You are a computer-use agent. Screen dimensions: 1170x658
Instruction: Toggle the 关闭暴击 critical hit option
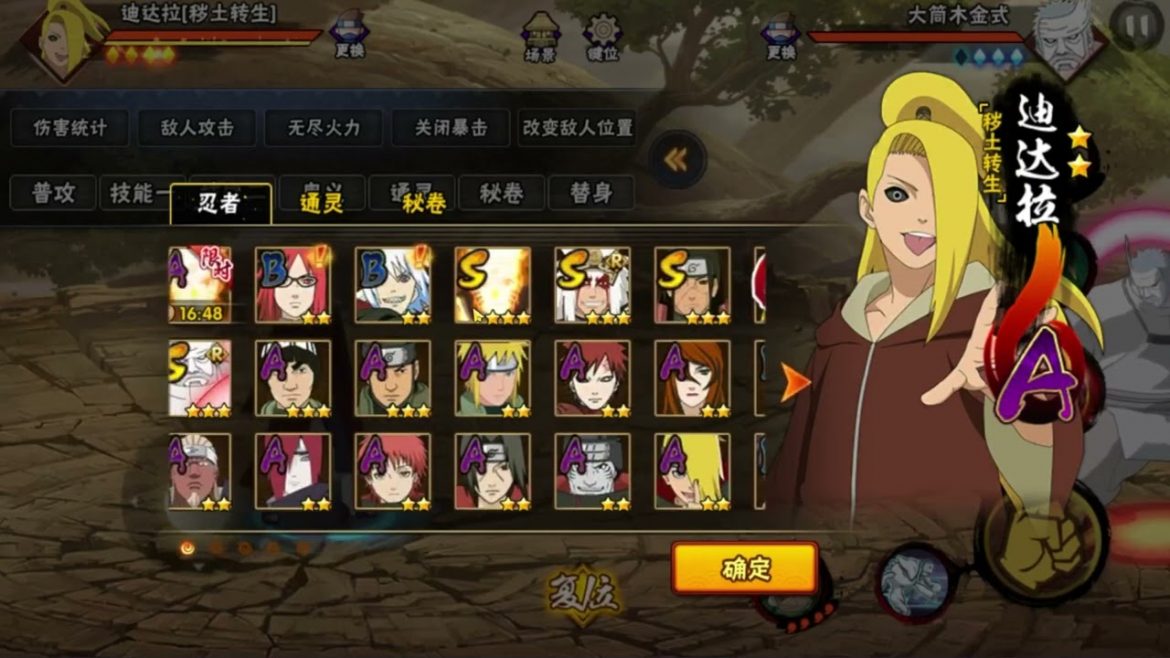pos(452,128)
